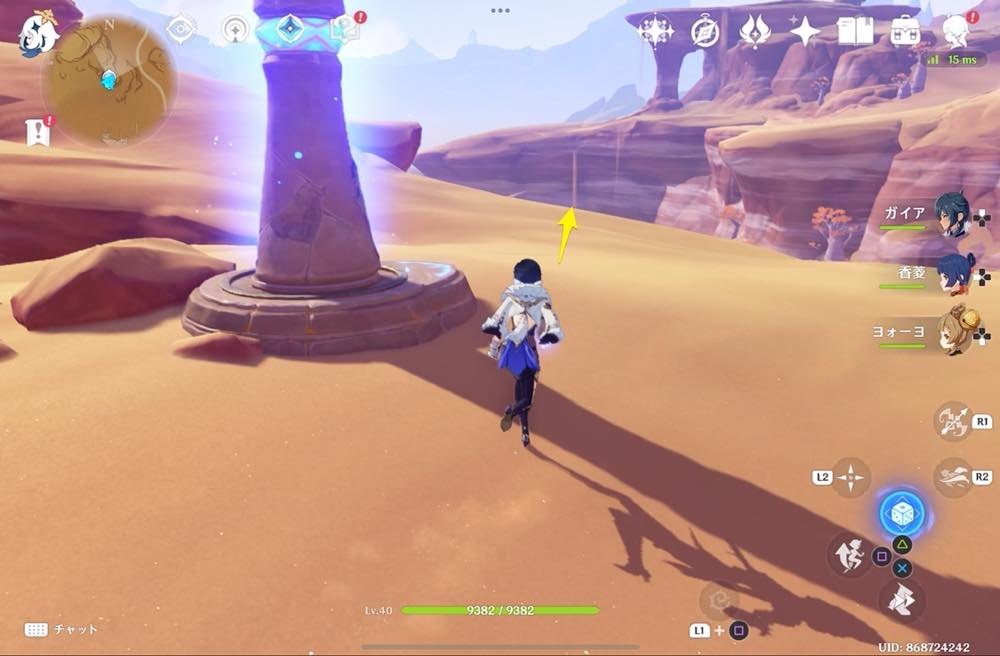The image size is (1000, 656).
Task: Tap the three-dot multitasking control
Action: (x=500, y=10)
